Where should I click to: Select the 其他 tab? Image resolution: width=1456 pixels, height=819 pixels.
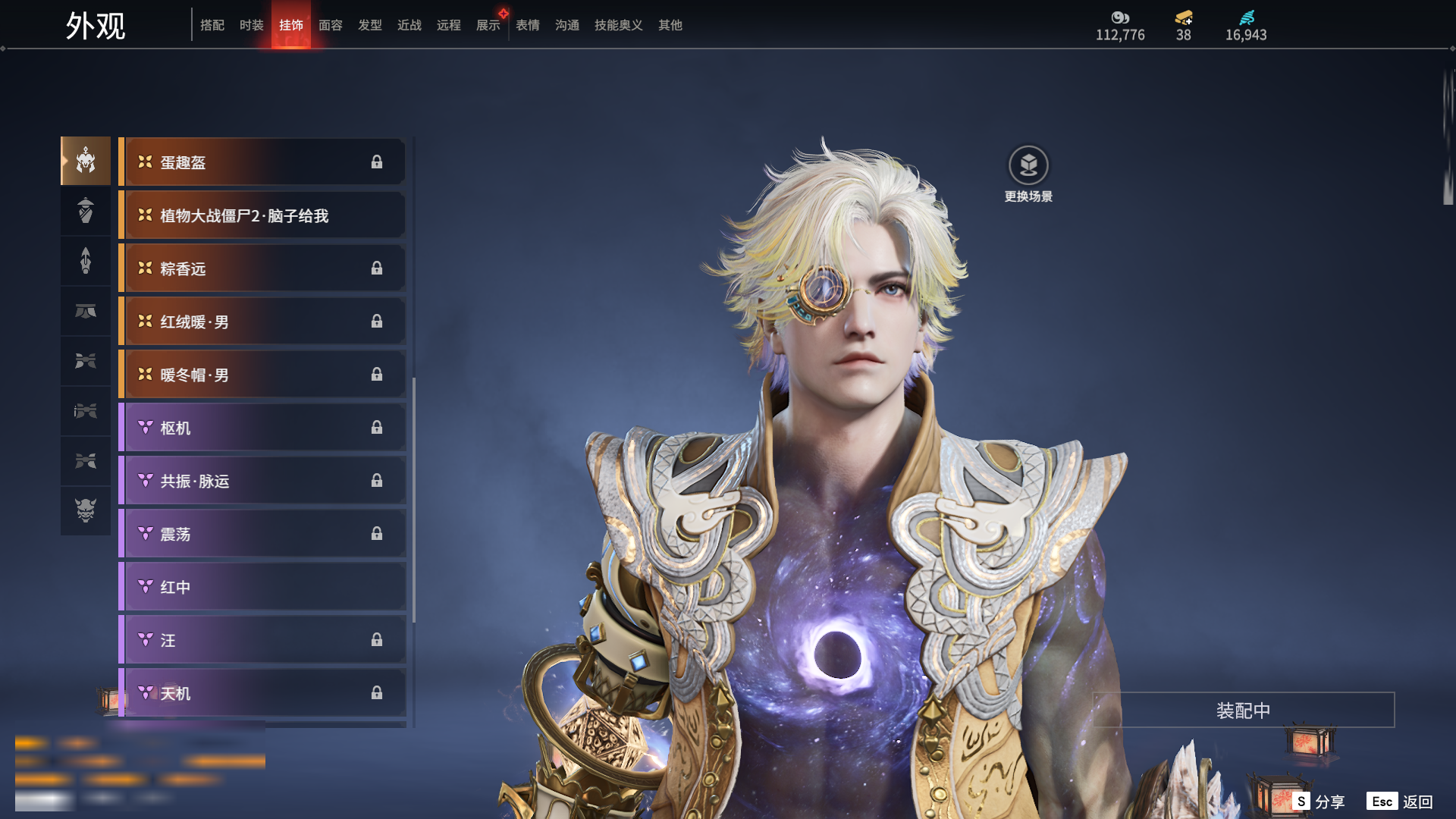670,25
